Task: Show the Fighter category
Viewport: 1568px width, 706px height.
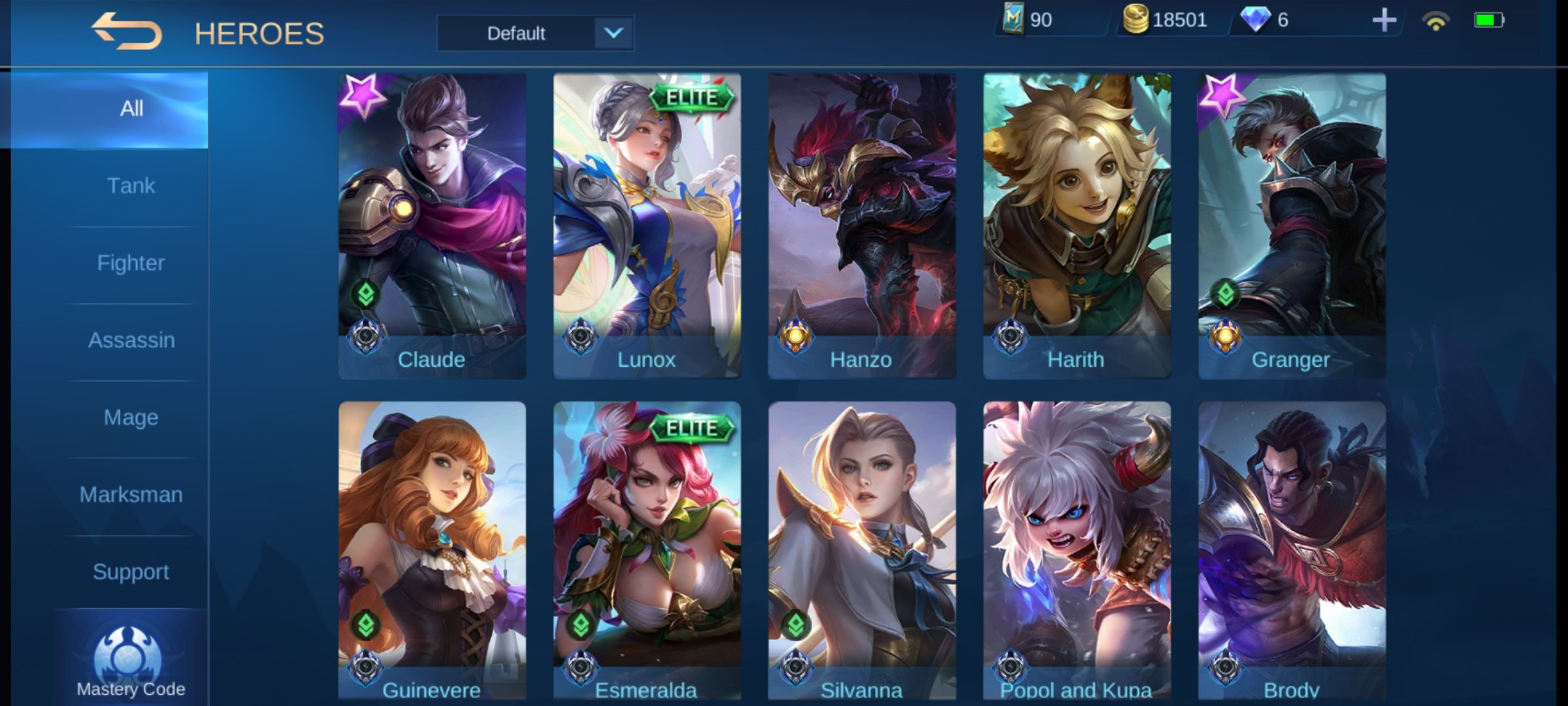Action: (x=131, y=263)
